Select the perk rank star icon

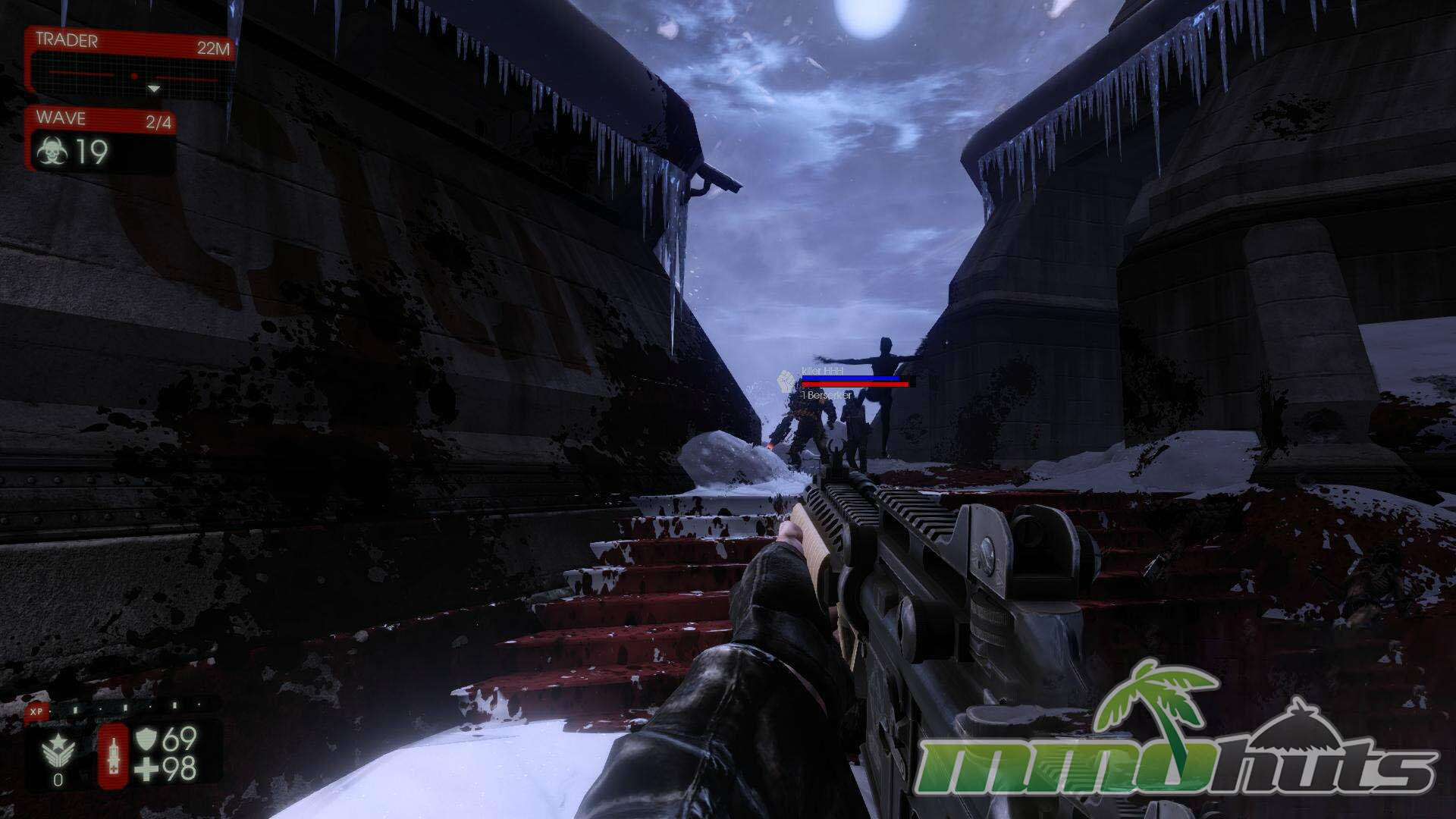58,750
